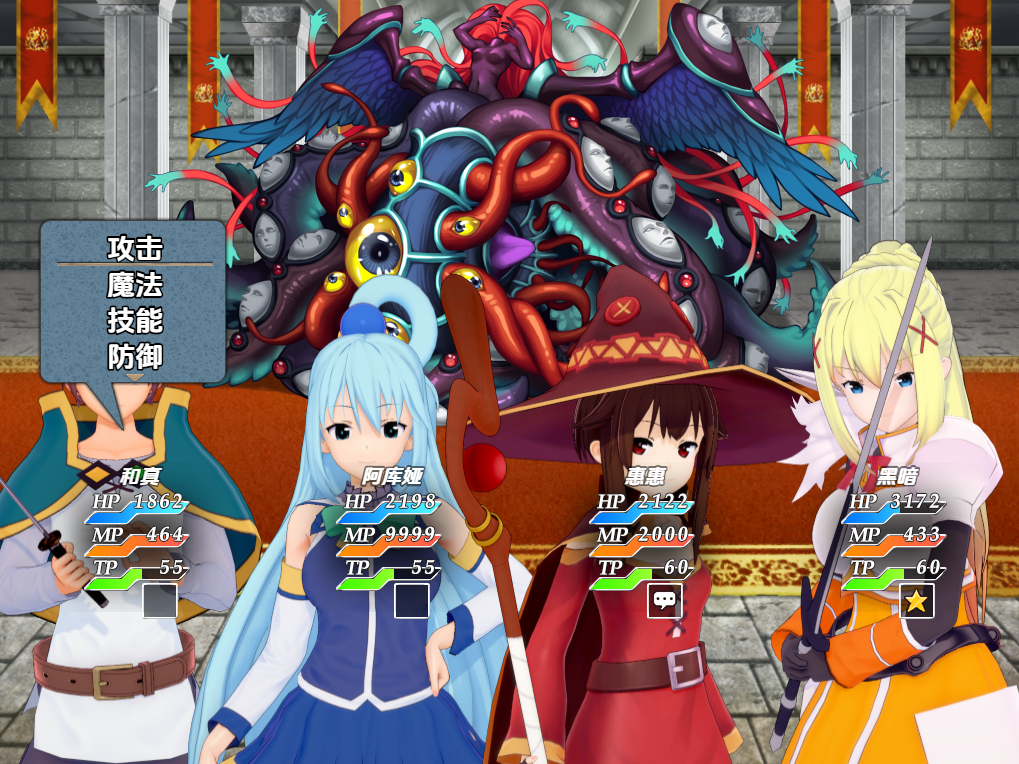Open the 技能 skills command

(x=135, y=320)
